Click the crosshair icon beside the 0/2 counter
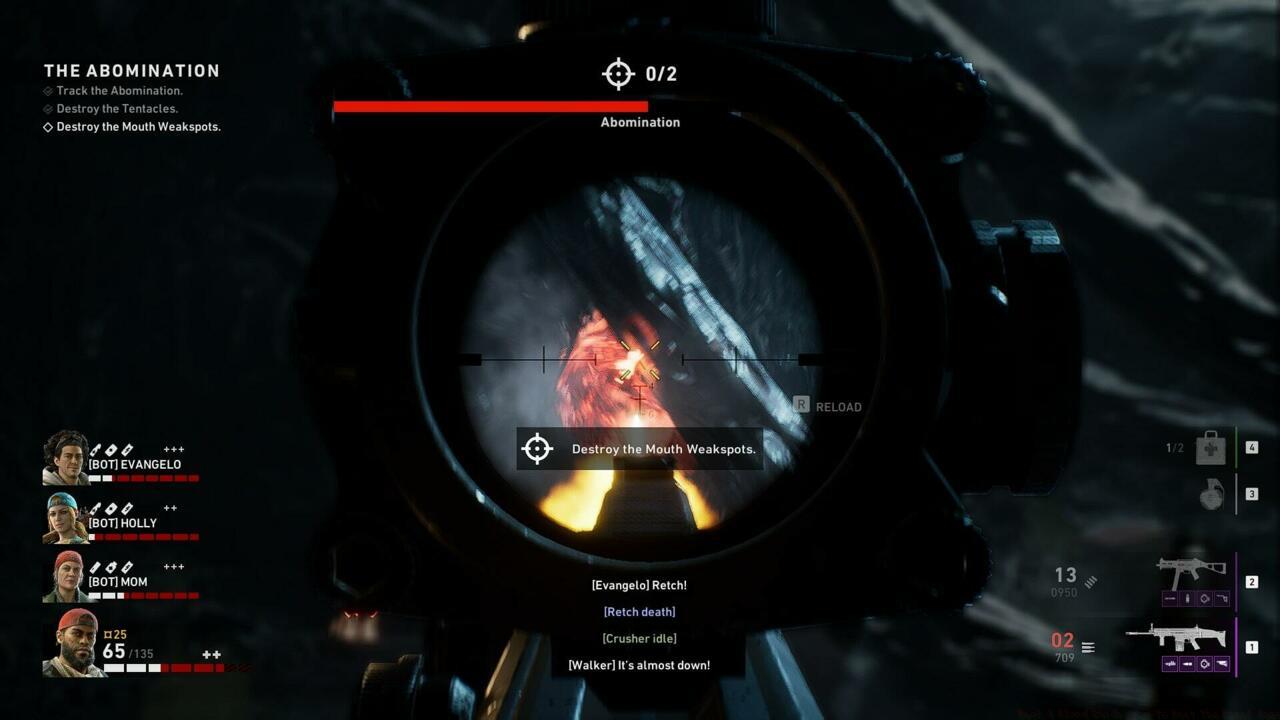The height and width of the screenshot is (720, 1280). pyautogui.click(x=617, y=73)
